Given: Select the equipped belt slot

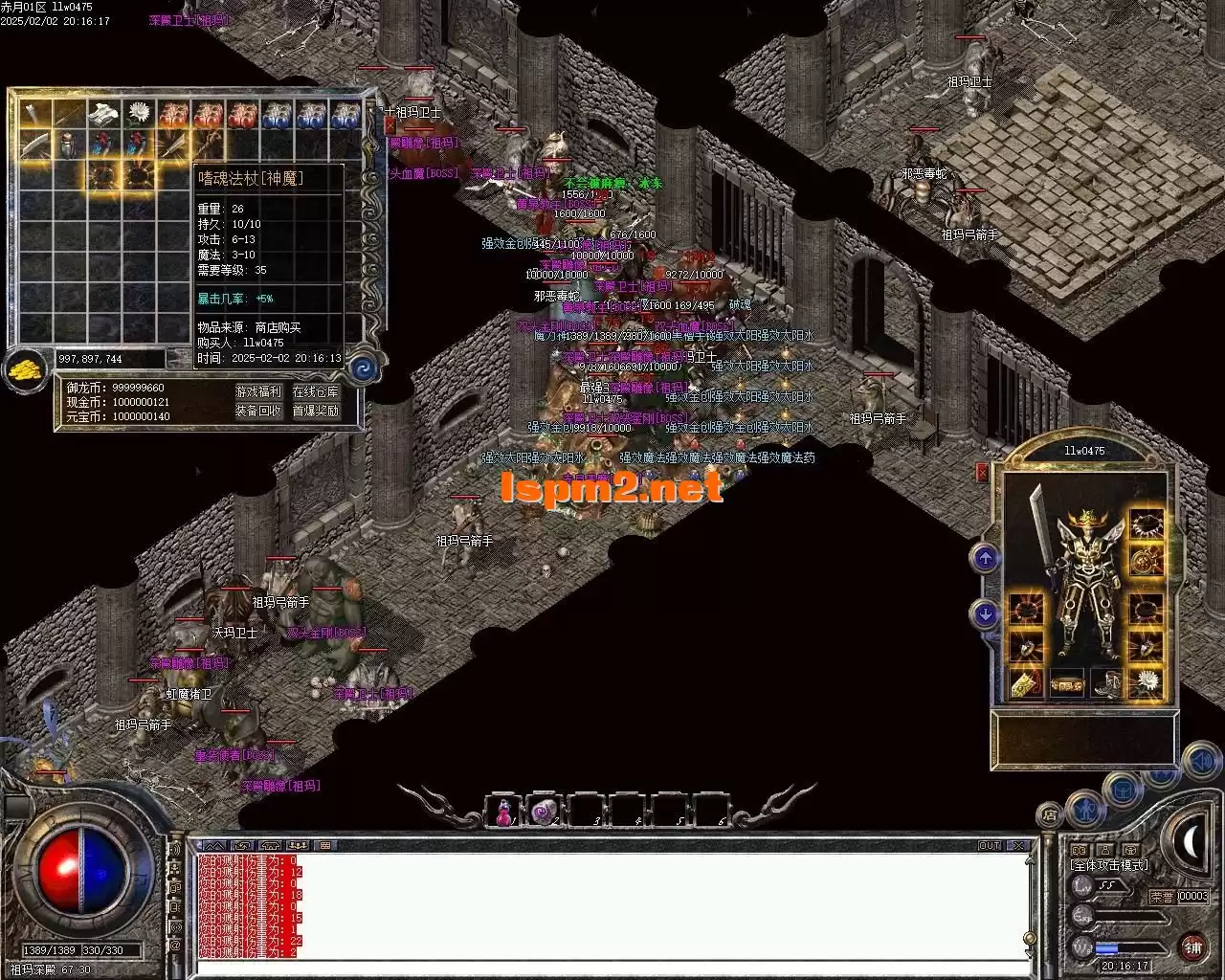Looking at the screenshot, I should coord(1066,684).
